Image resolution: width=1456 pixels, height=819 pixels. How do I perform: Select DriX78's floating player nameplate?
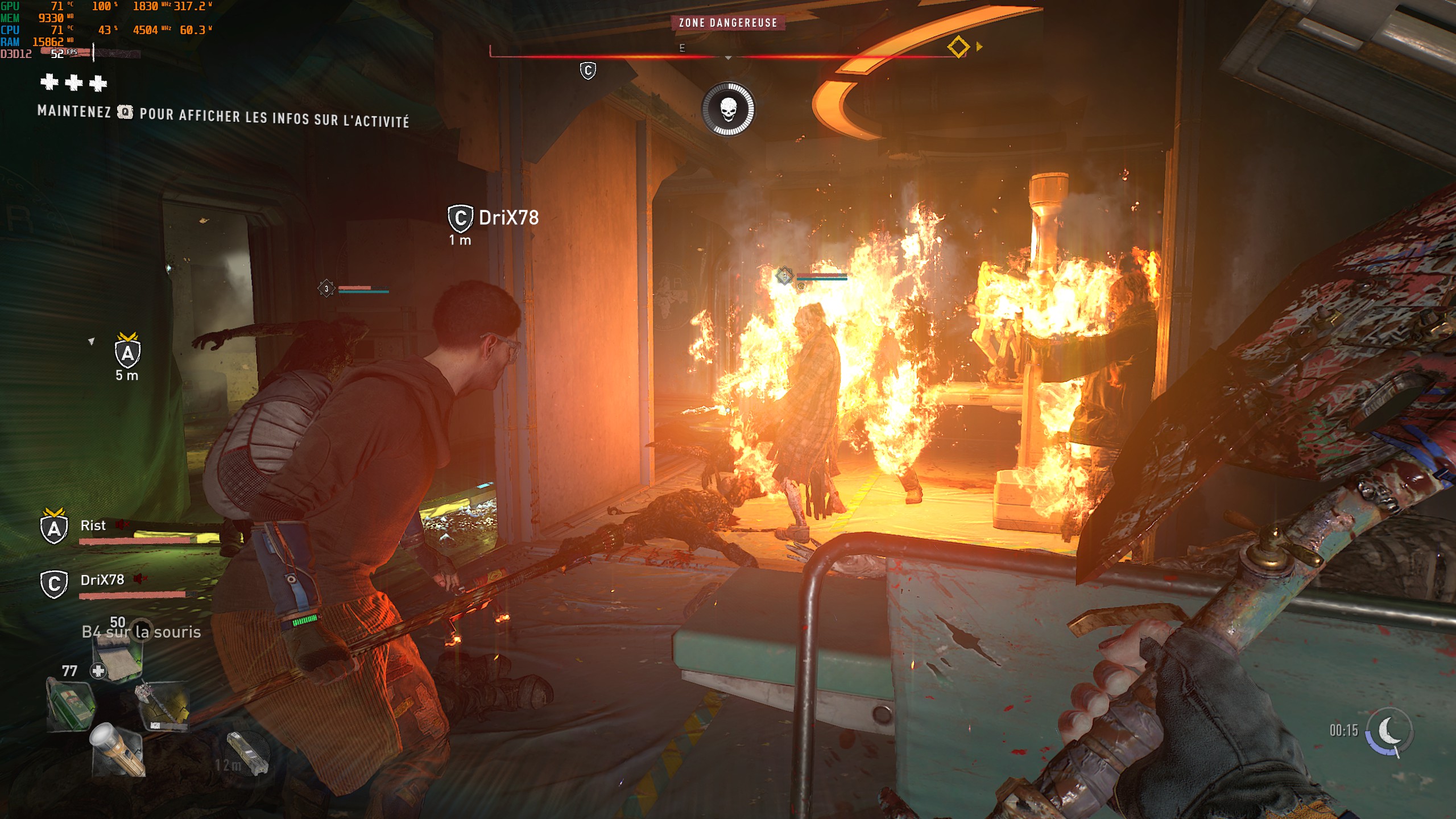click(494, 218)
